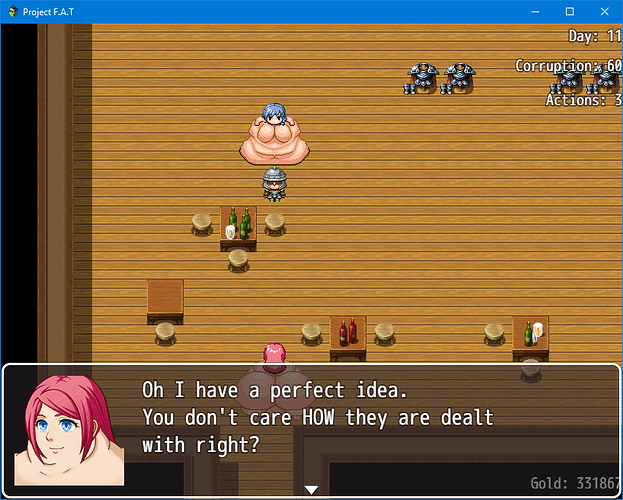Close the Project F.A.T window

(602, 11)
